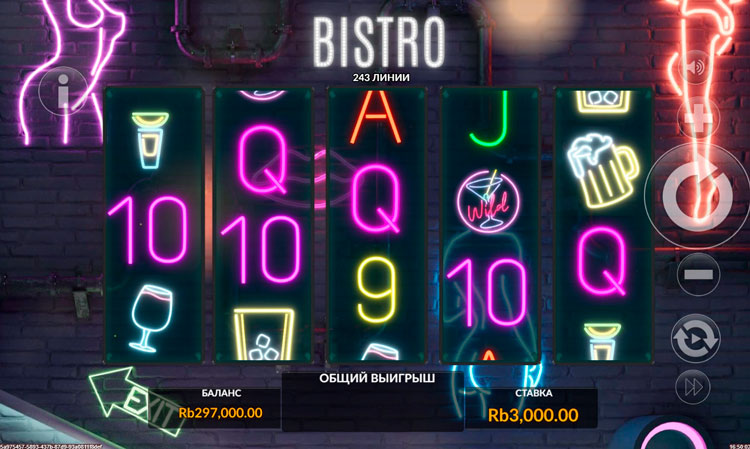Spin the reels with the large round button
Viewport: 750px width, 449px height.
(697, 195)
